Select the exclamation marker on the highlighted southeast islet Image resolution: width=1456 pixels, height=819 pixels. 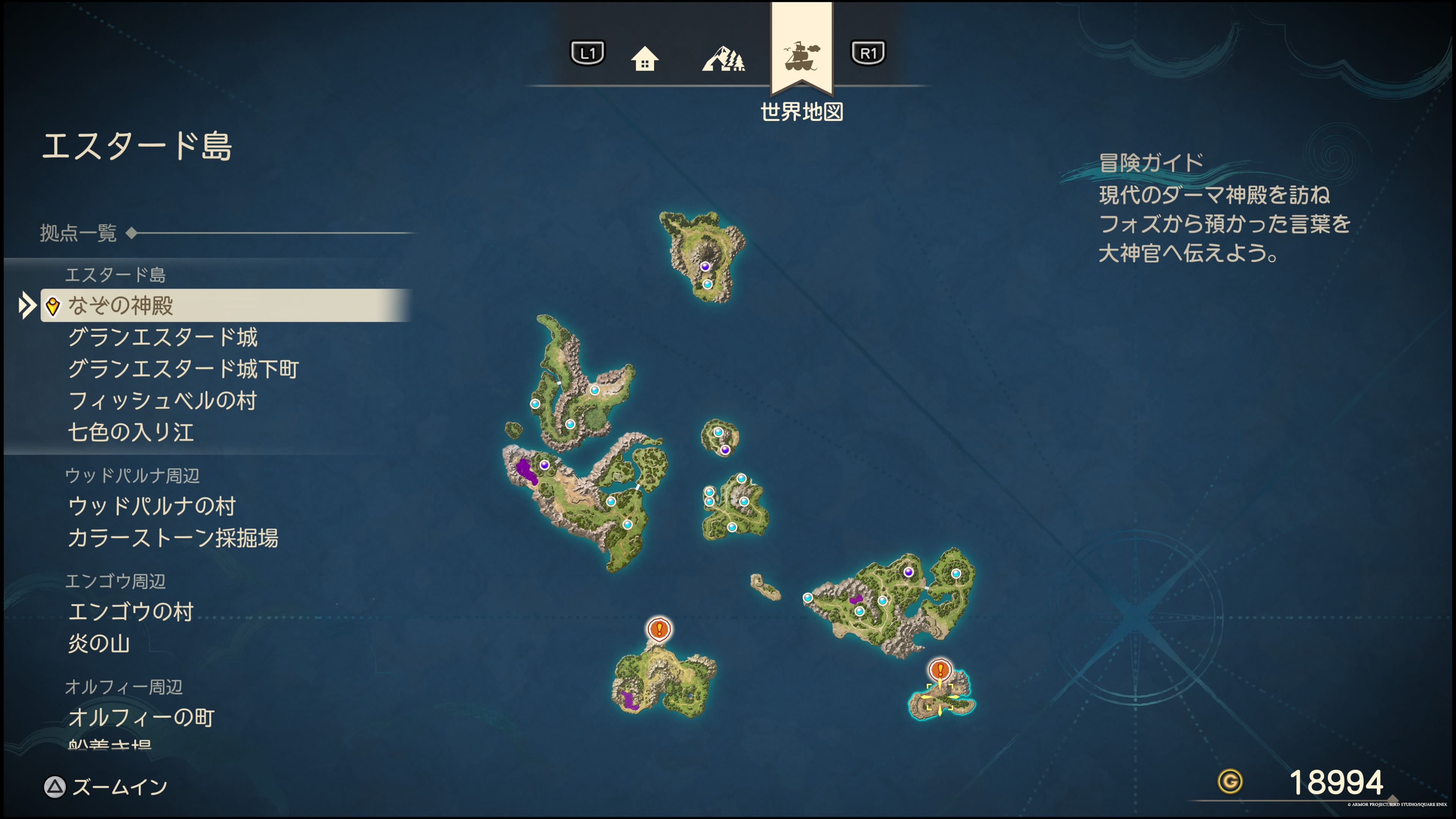(x=940, y=670)
